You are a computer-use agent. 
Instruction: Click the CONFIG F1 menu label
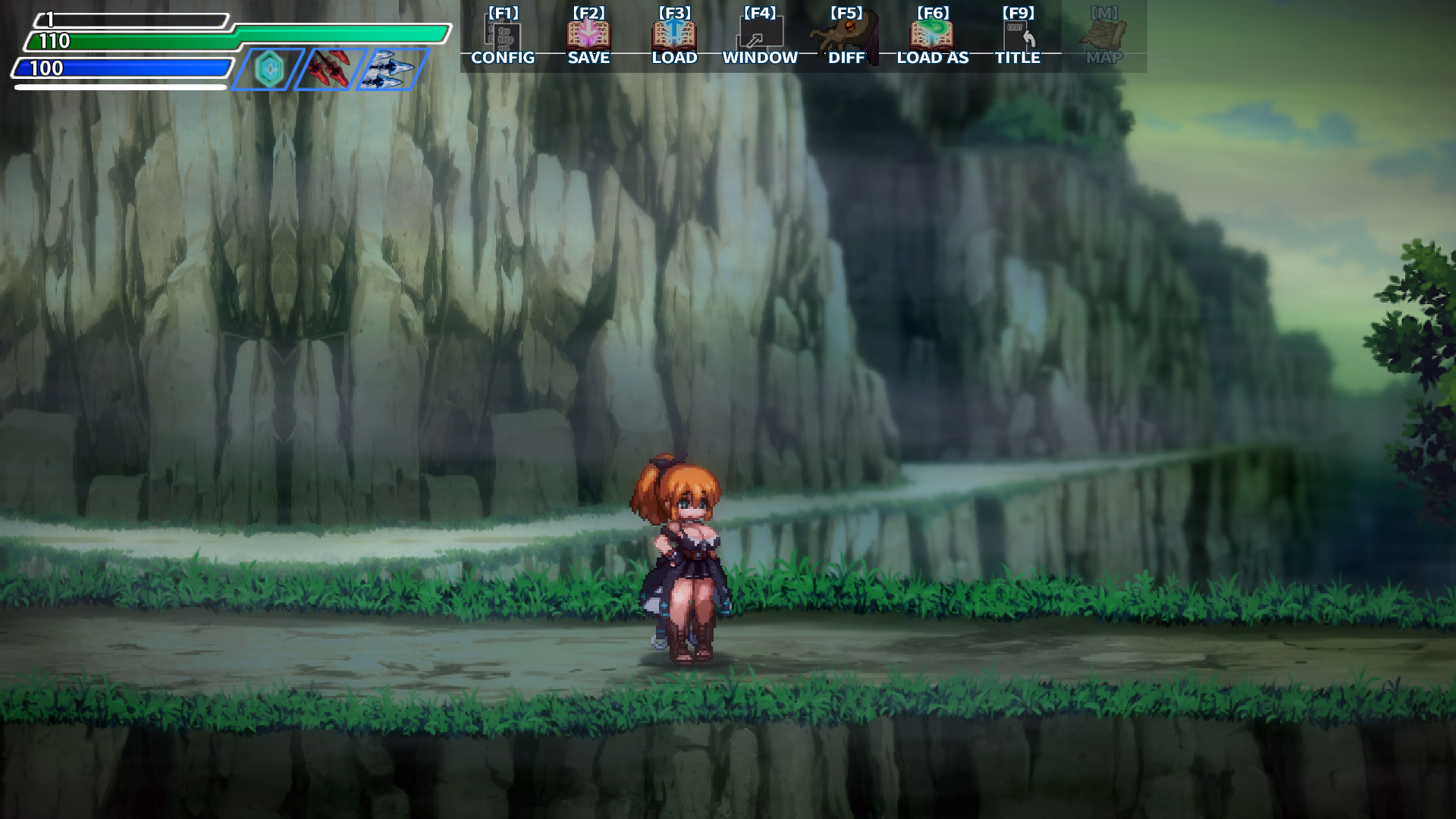coord(502,58)
